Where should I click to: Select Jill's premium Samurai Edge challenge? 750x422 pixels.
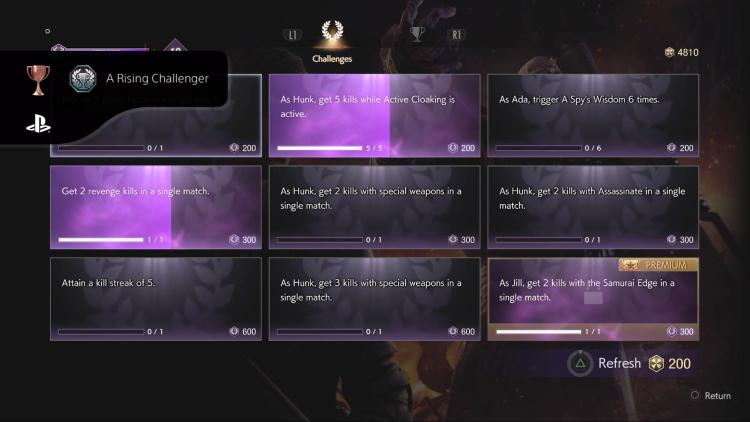pyautogui.click(x=593, y=298)
